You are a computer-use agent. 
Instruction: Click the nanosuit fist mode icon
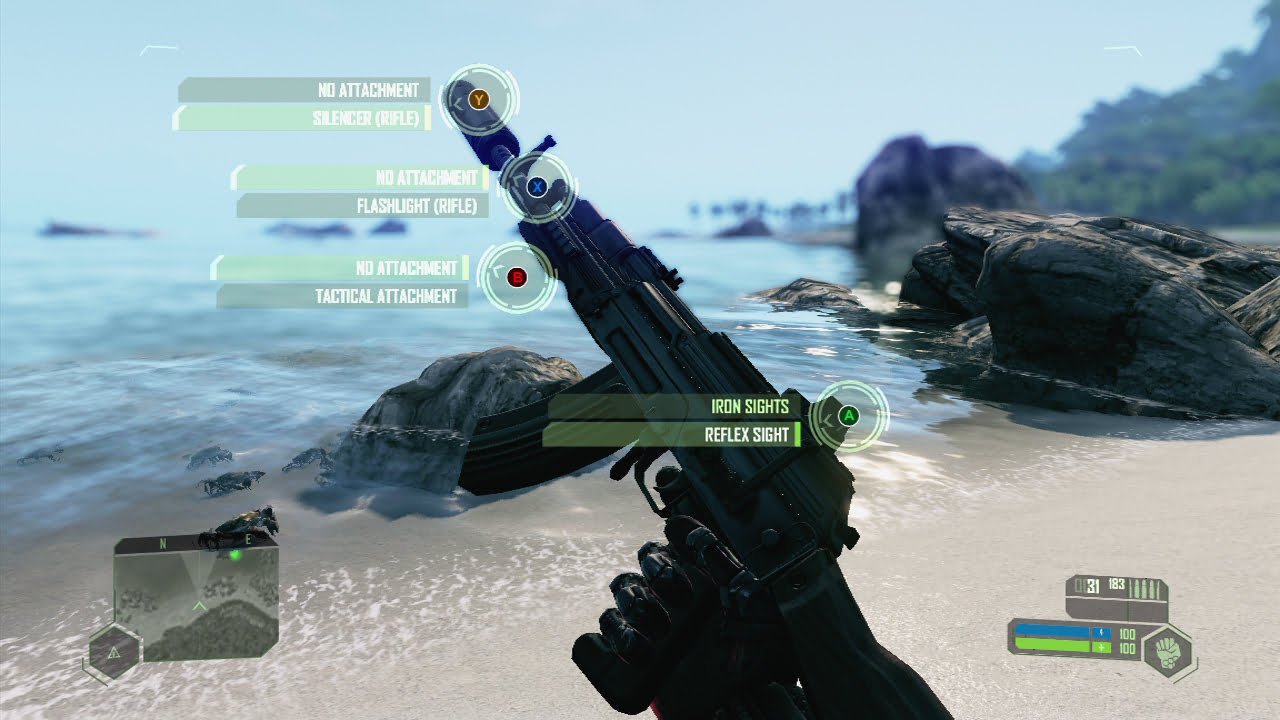tap(1167, 650)
